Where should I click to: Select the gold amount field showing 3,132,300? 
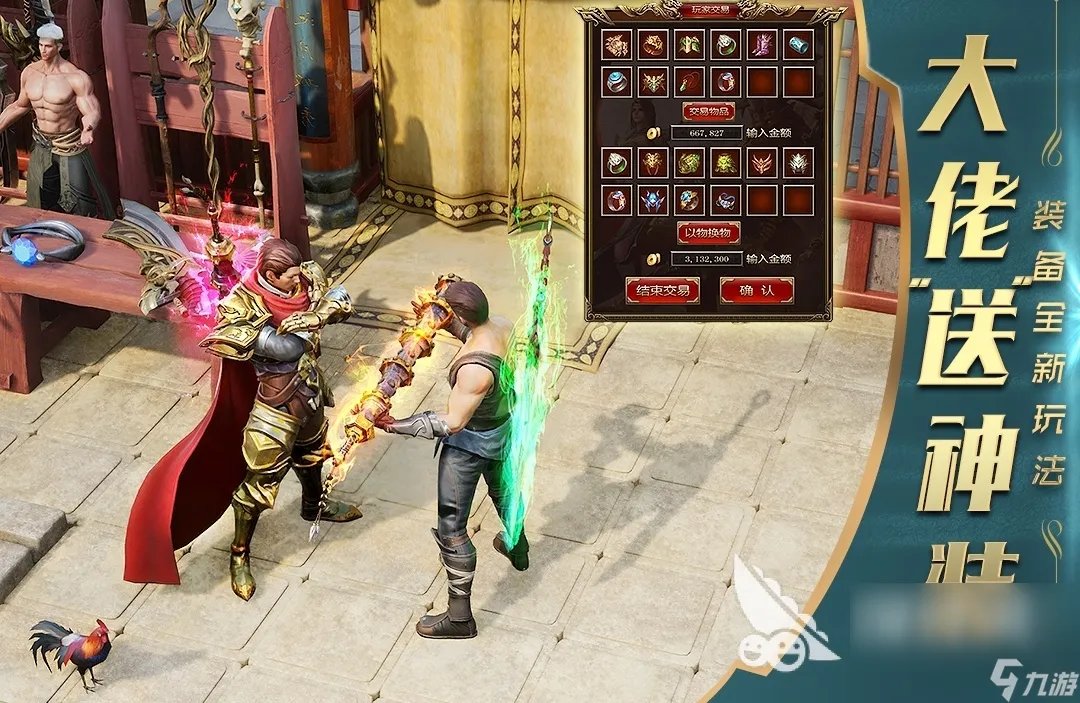coord(706,258)
